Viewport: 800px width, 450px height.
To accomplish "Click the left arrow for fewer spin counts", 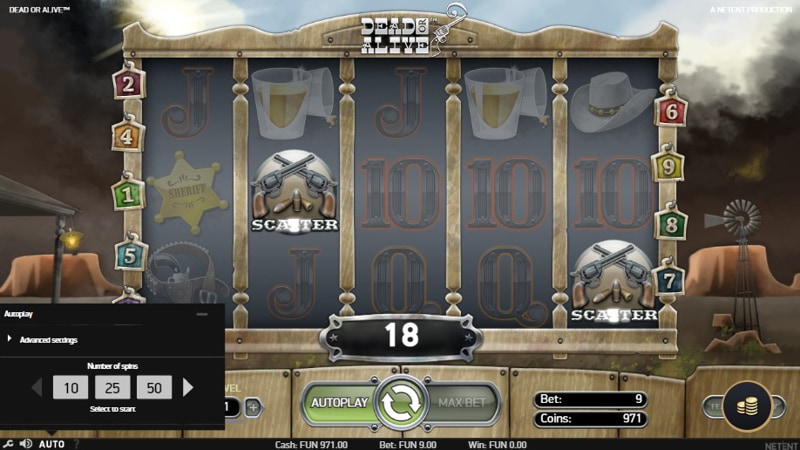I will pyautogui.click(x=38, y=387).
